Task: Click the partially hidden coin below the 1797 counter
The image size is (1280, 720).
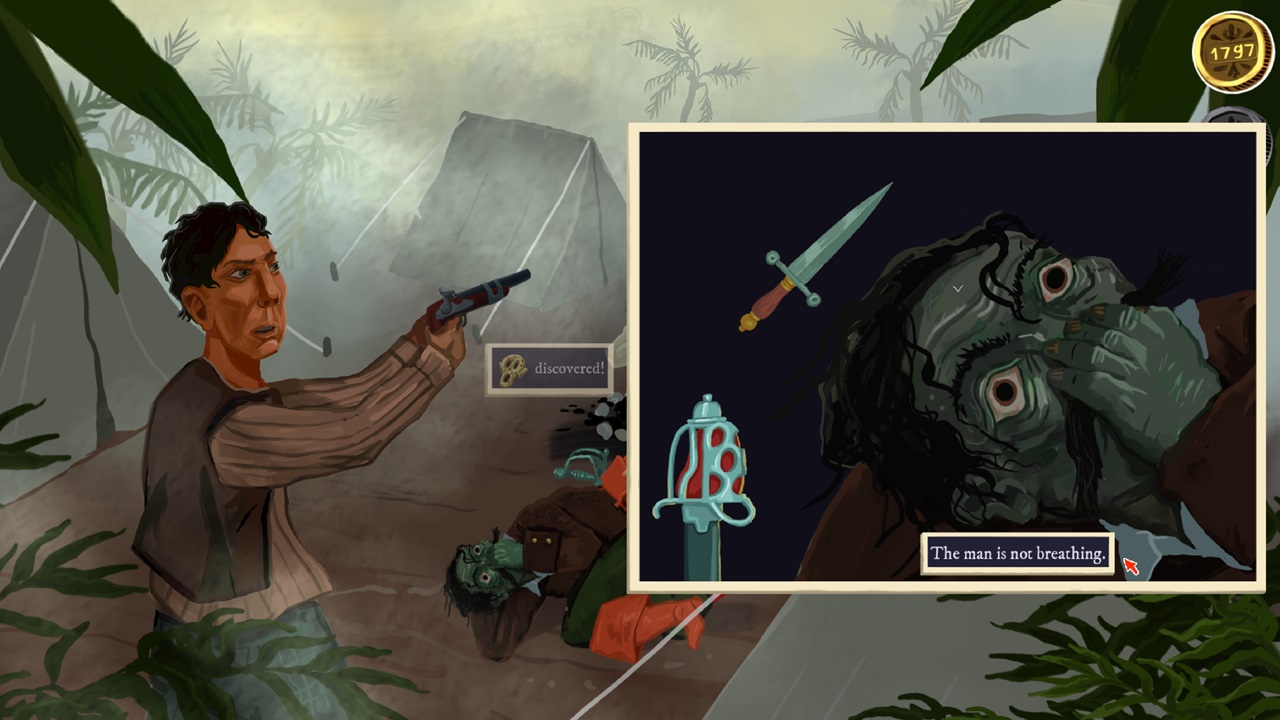Action: [1230, 120]
